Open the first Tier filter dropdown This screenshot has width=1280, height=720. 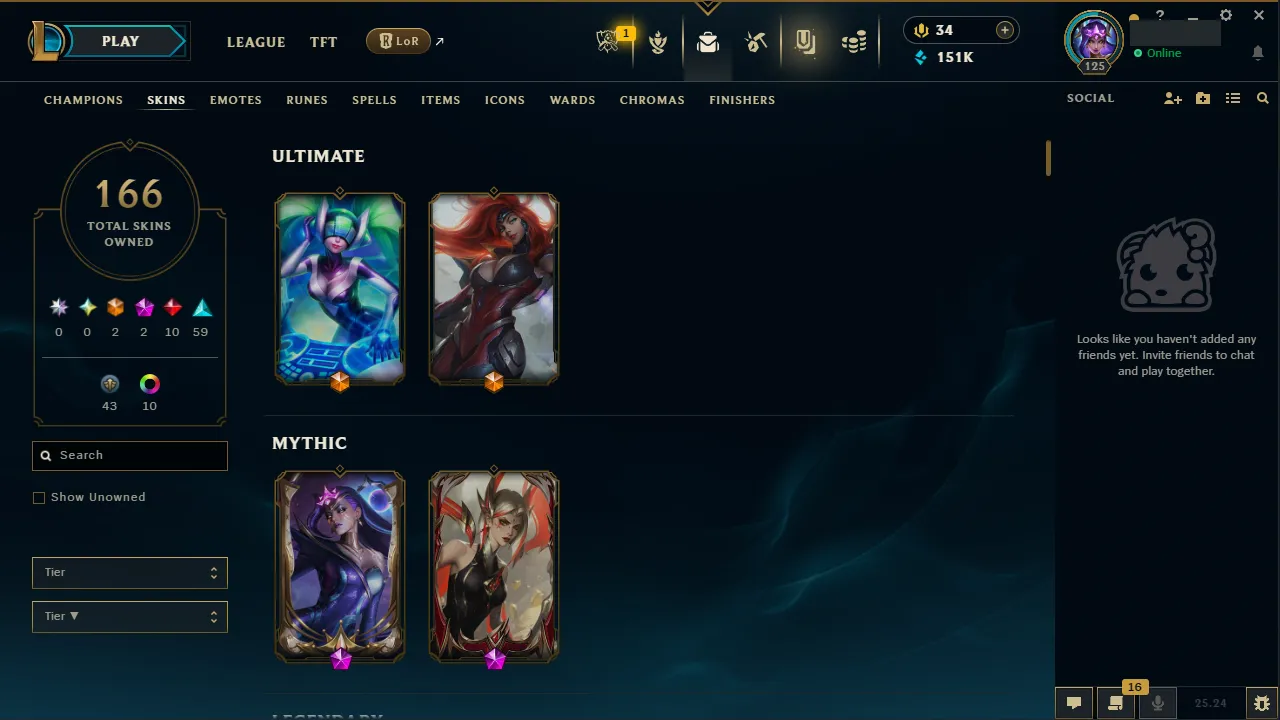point(129,572)
